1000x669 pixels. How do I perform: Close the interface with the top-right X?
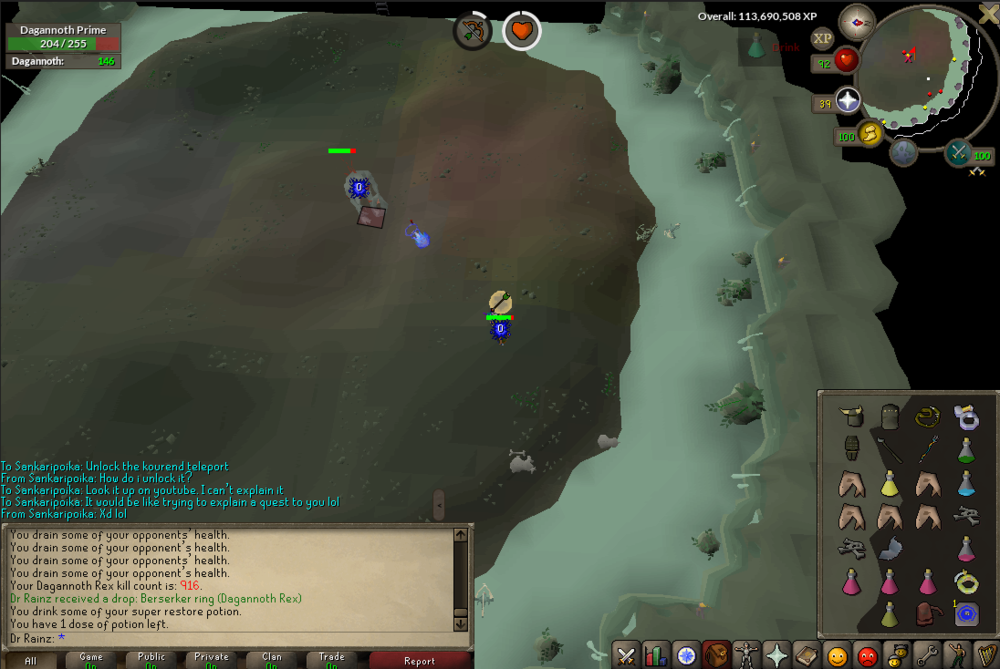(987, 13)
